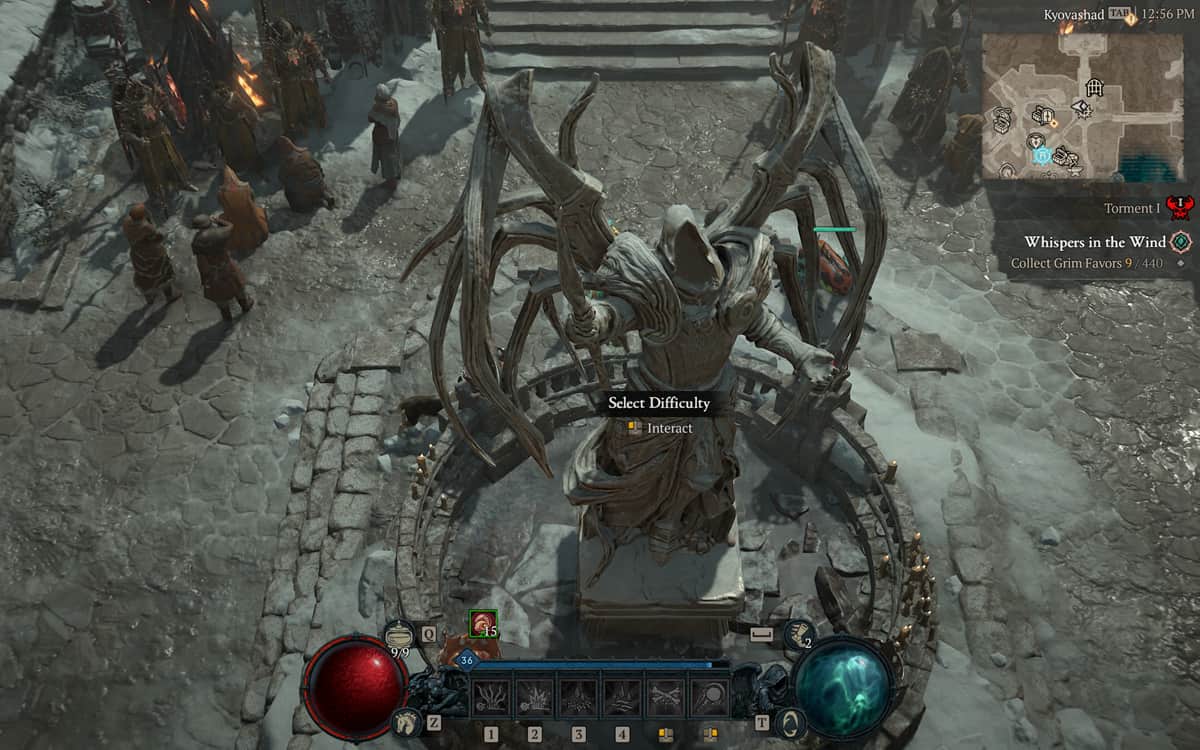
Task: Open the Whispers in the Wind quest tracker
Action: pyautogui.click(x=1095, y=242)
